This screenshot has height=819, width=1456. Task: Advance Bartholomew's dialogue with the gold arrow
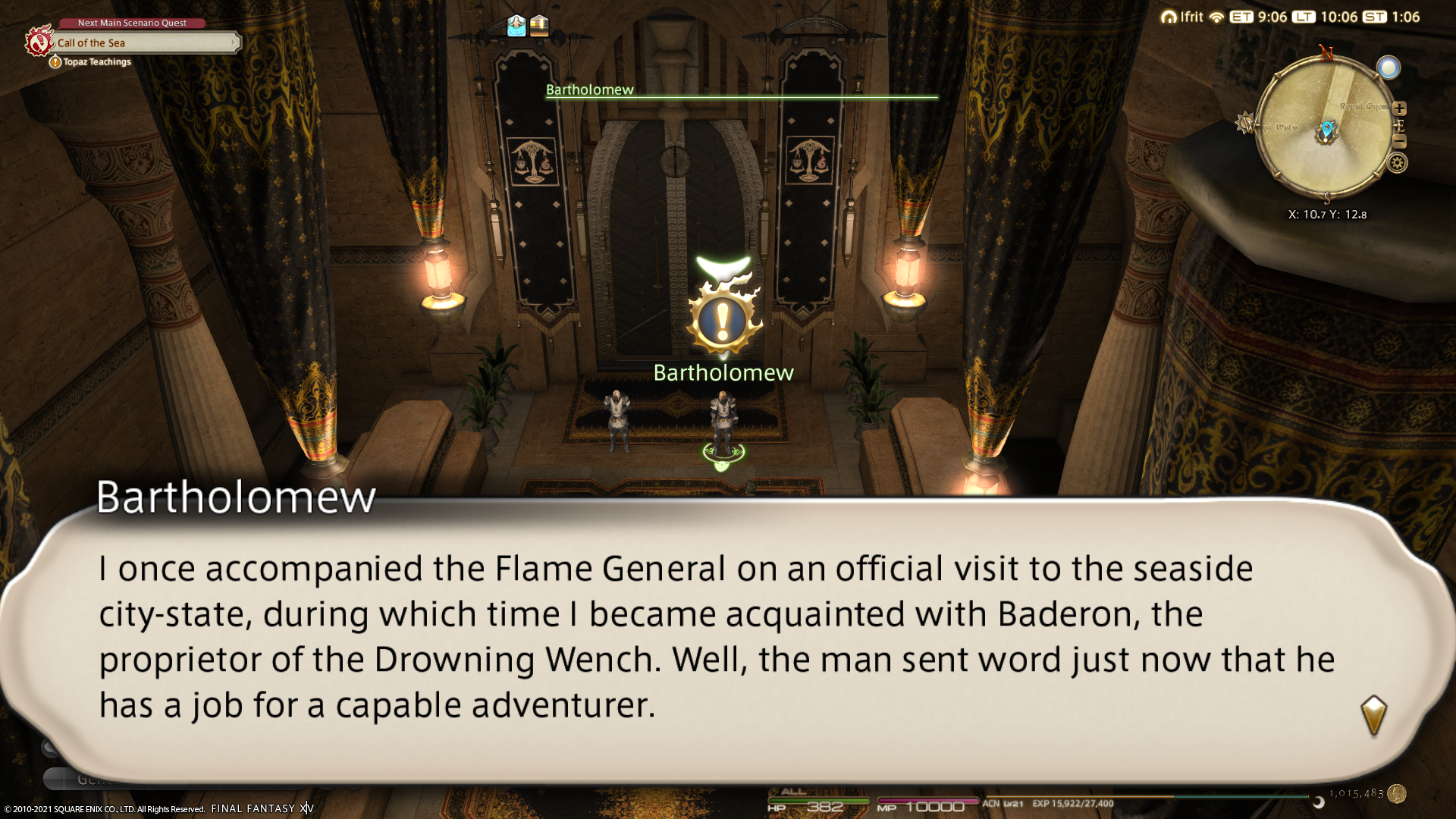coord(1373,715)
